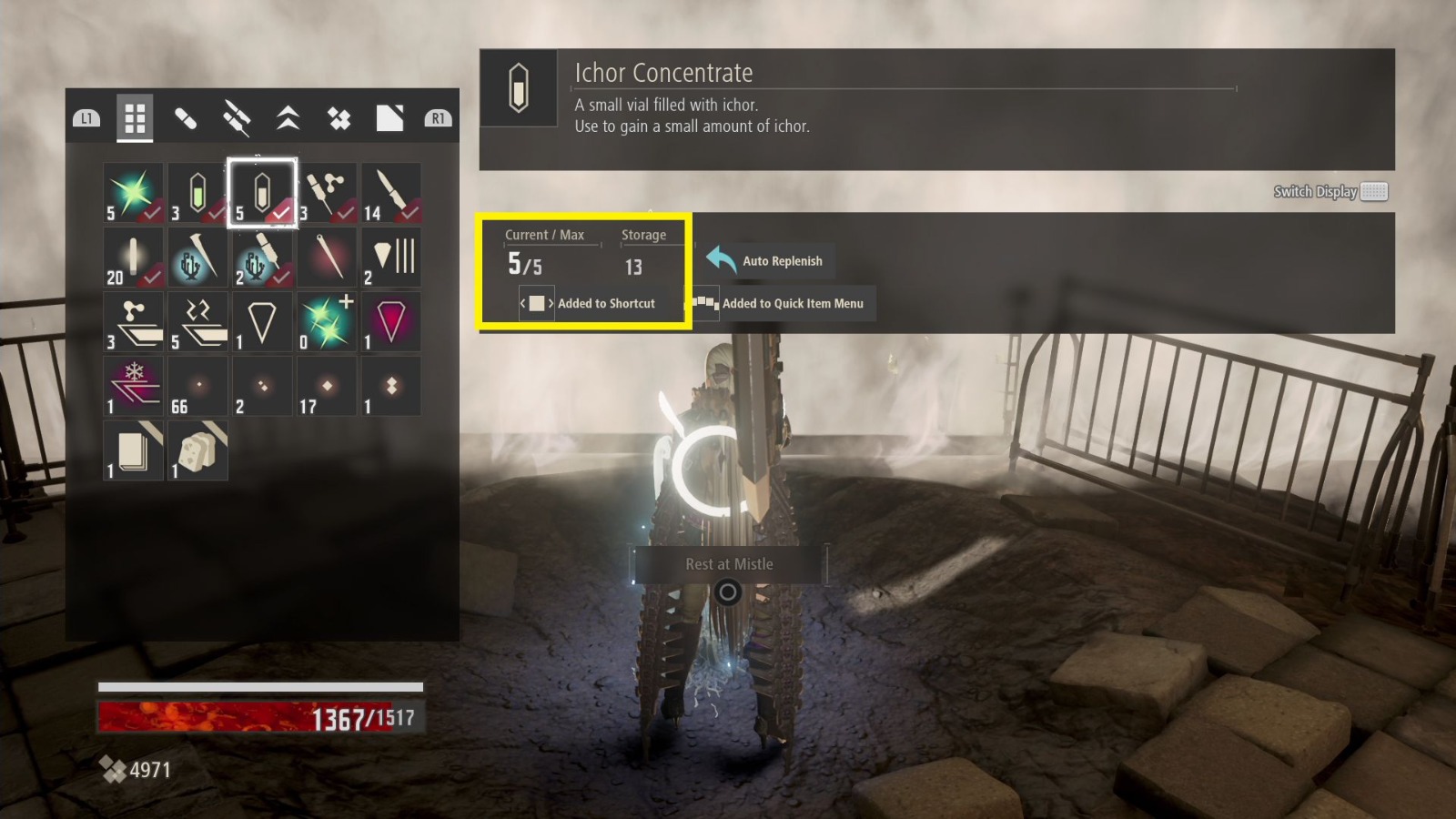Choose the green vial item slot

click(197, 193)
